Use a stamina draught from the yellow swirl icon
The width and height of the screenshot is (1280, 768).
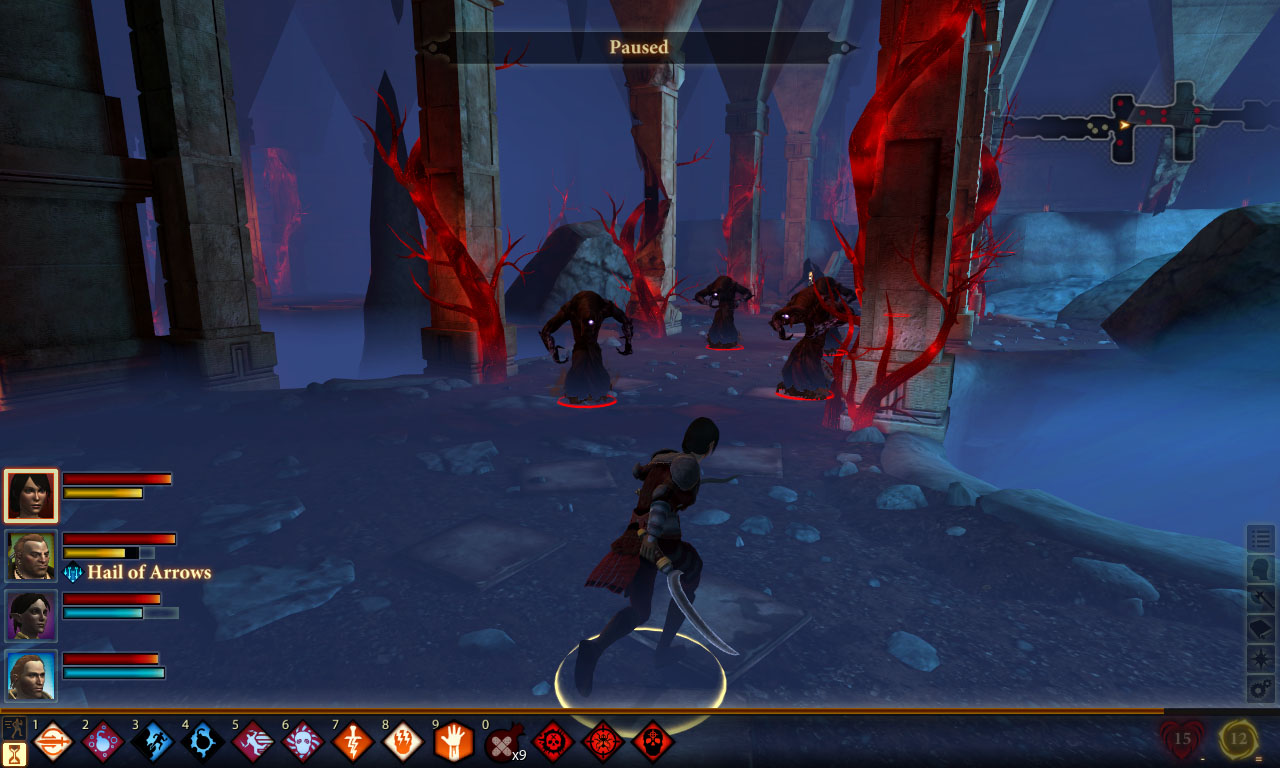[1238, 741]
